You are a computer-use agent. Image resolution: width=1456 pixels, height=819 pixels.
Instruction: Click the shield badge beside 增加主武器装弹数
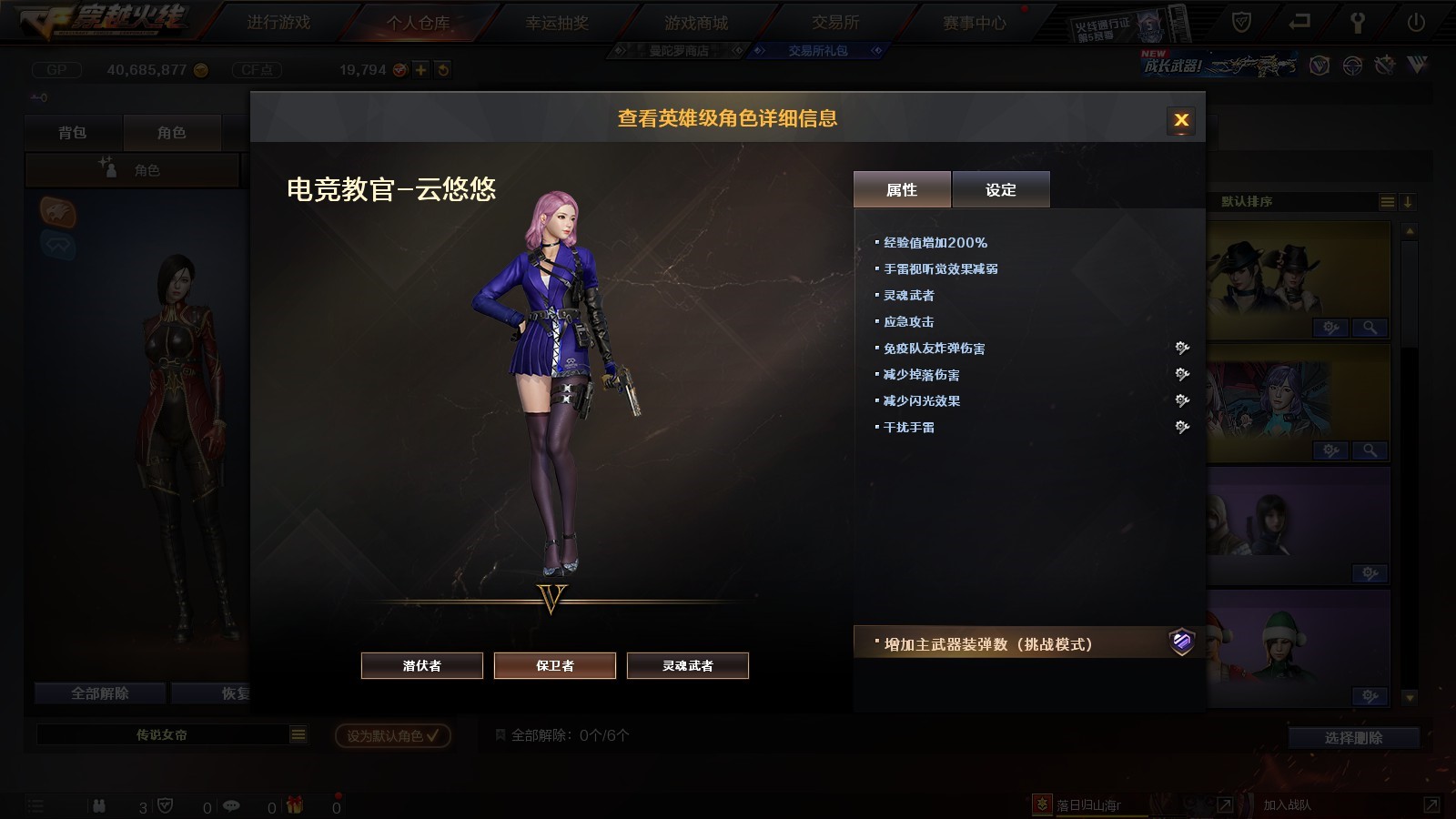[x=1181, y=642]
